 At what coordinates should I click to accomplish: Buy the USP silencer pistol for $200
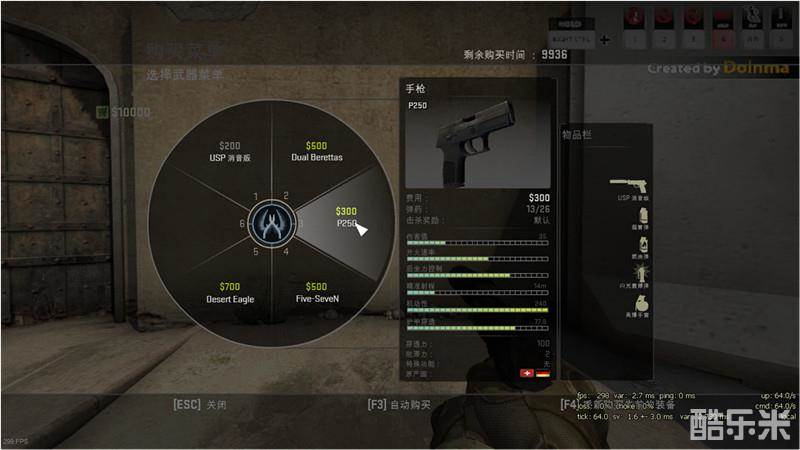(x=231, y=152)
